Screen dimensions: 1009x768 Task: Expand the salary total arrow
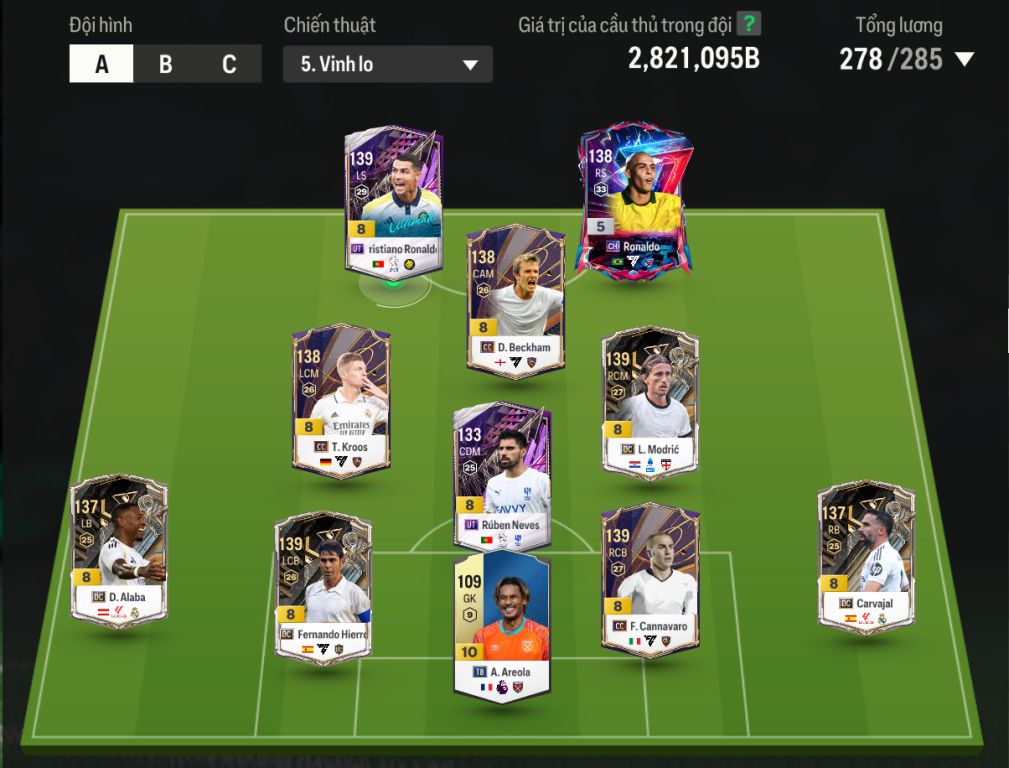(964, 60)
